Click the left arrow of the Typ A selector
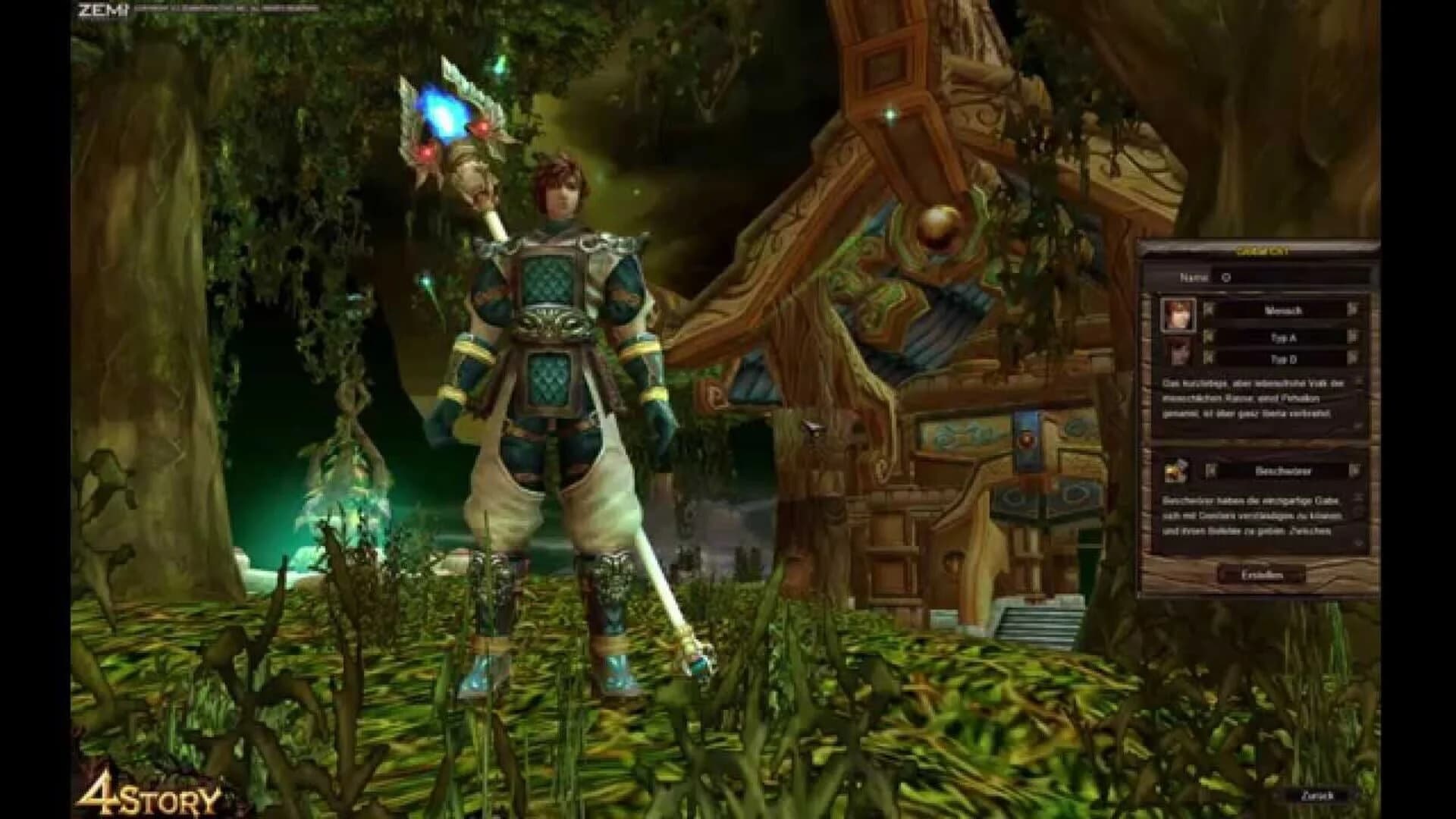Screen dimensions: 1456x819 (1207, 337)
